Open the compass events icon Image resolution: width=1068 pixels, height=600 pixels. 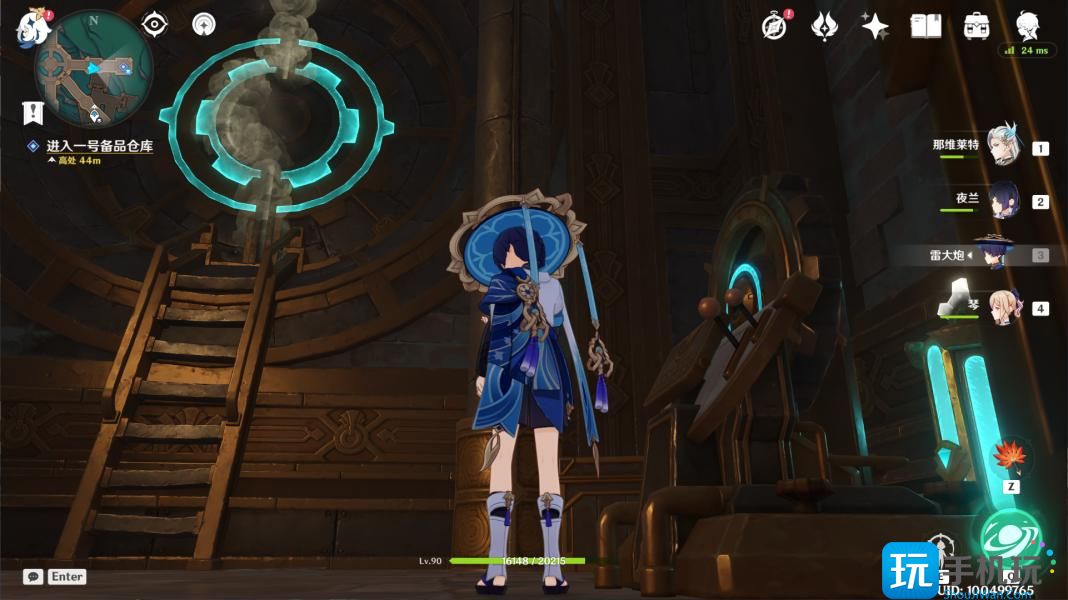(x=774, y=26)
